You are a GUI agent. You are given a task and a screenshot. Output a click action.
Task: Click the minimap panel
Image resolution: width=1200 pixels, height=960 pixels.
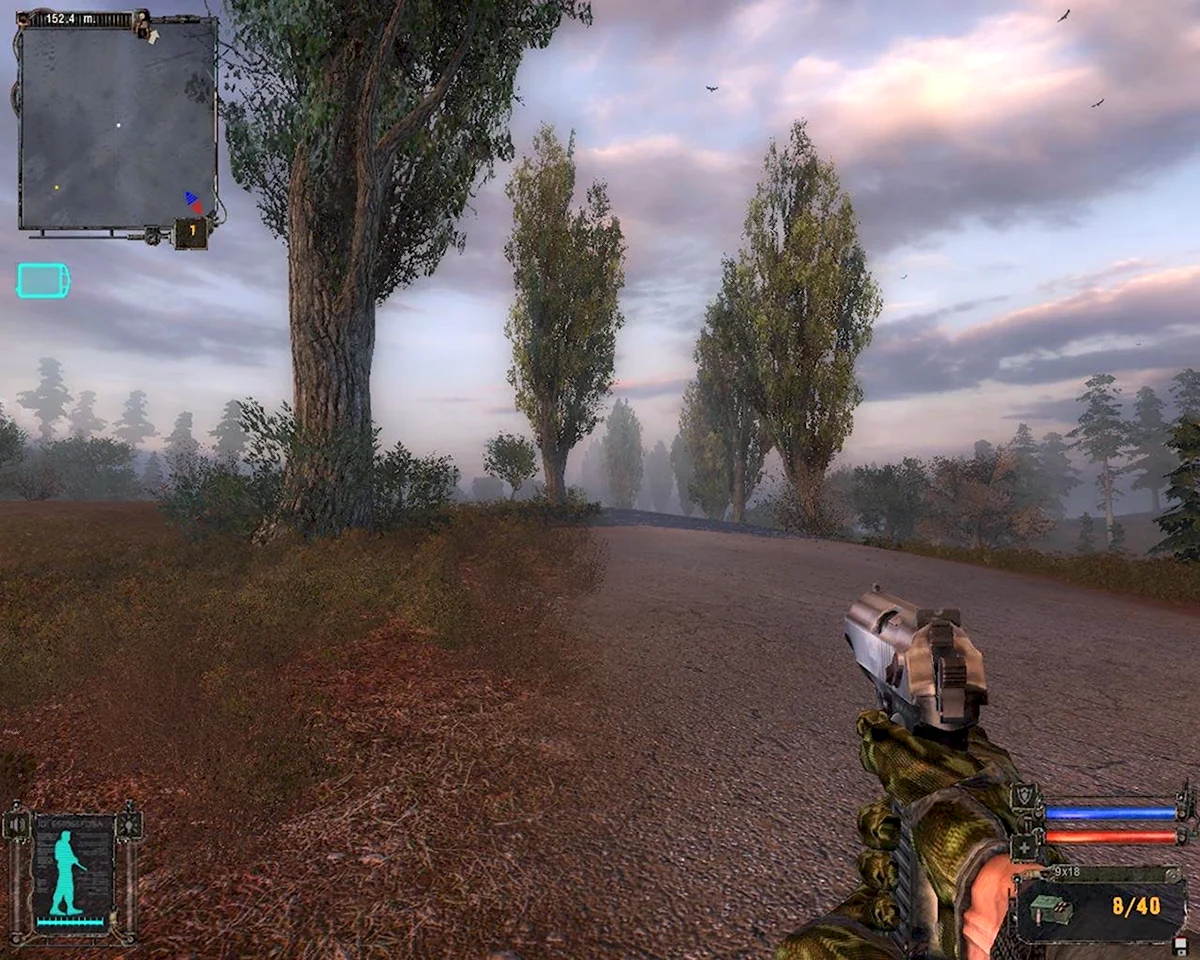[x=118, y=125]
